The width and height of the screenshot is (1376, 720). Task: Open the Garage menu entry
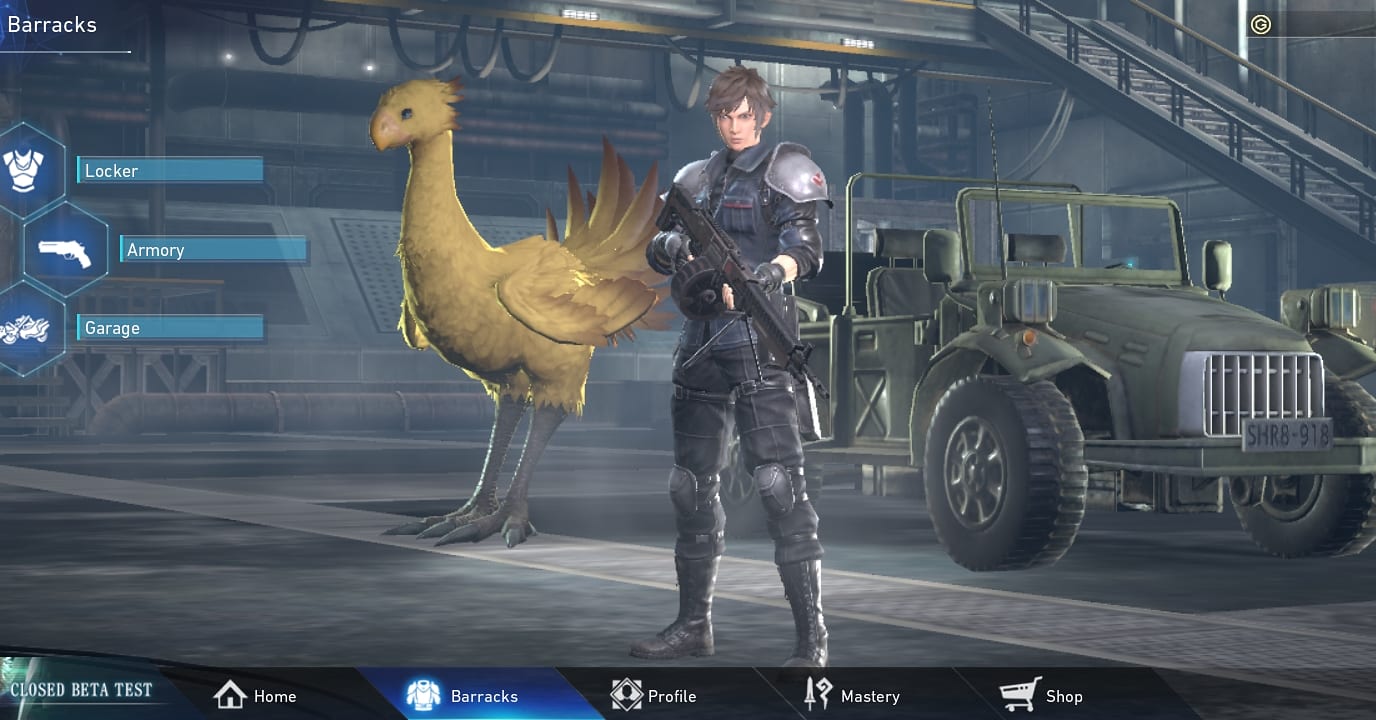(x=170, y=328)
